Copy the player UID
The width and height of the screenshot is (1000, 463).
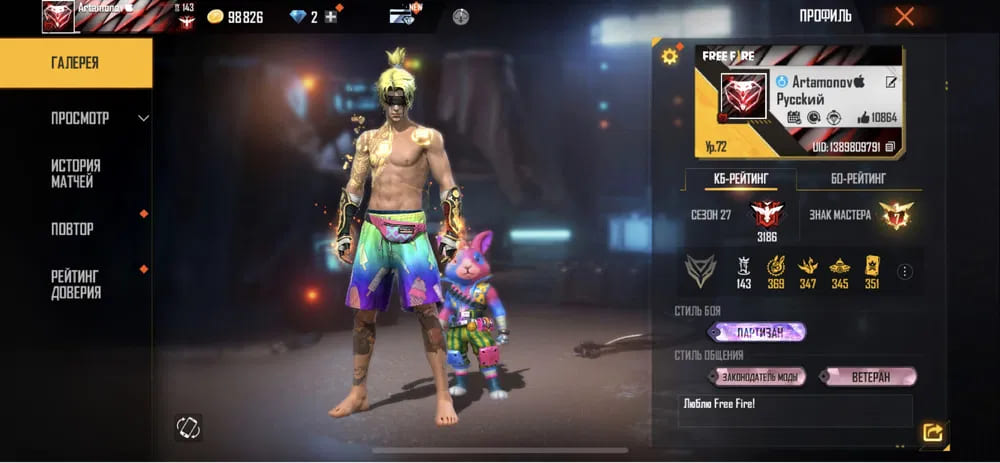(890, 146)
